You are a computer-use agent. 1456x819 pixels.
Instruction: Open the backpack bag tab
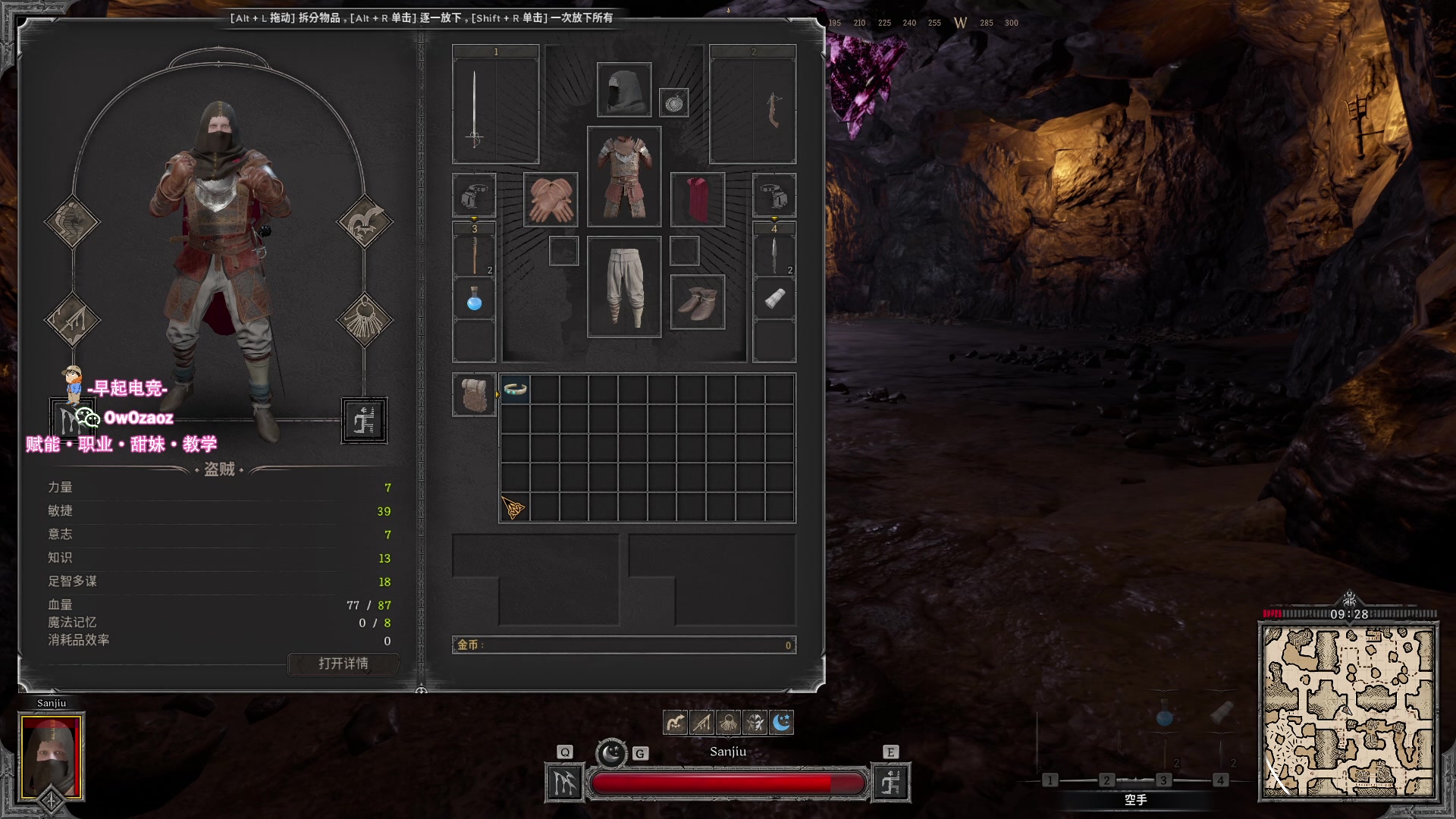[474, 394]
